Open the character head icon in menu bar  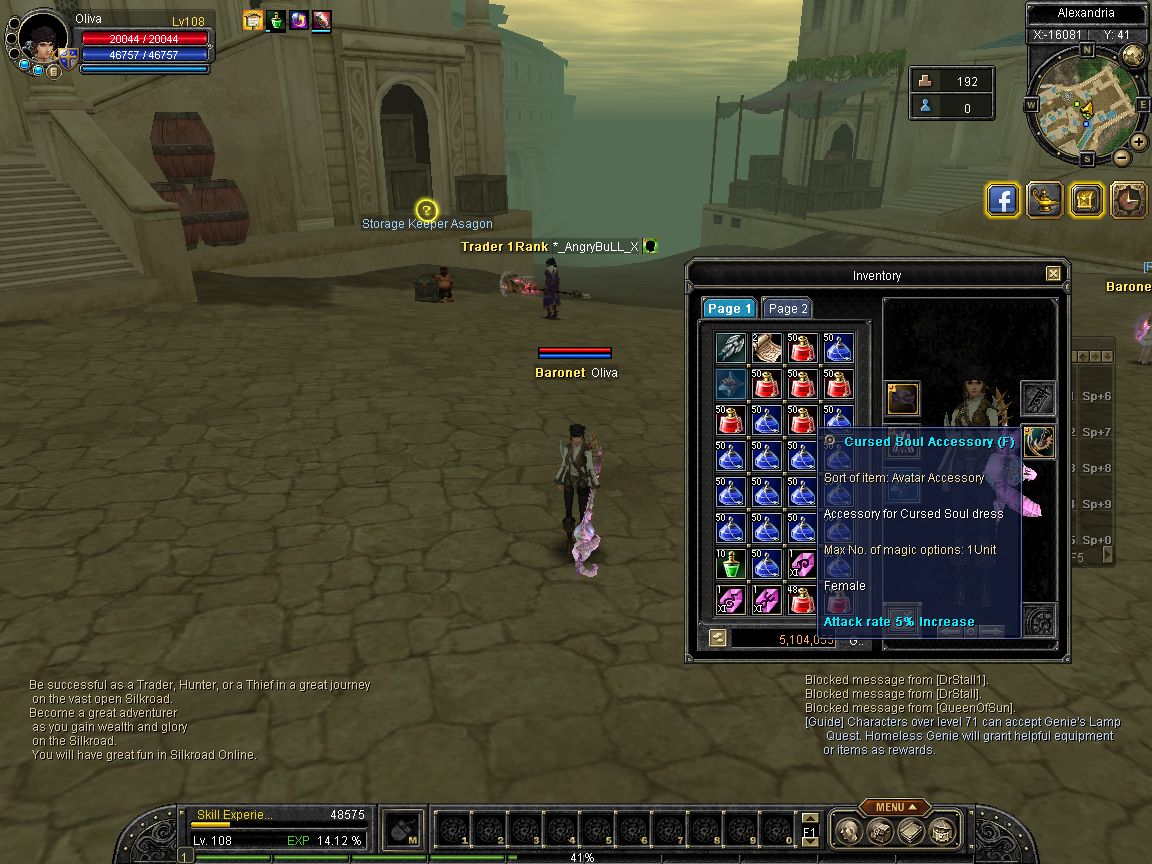click(x=848, y=830)
